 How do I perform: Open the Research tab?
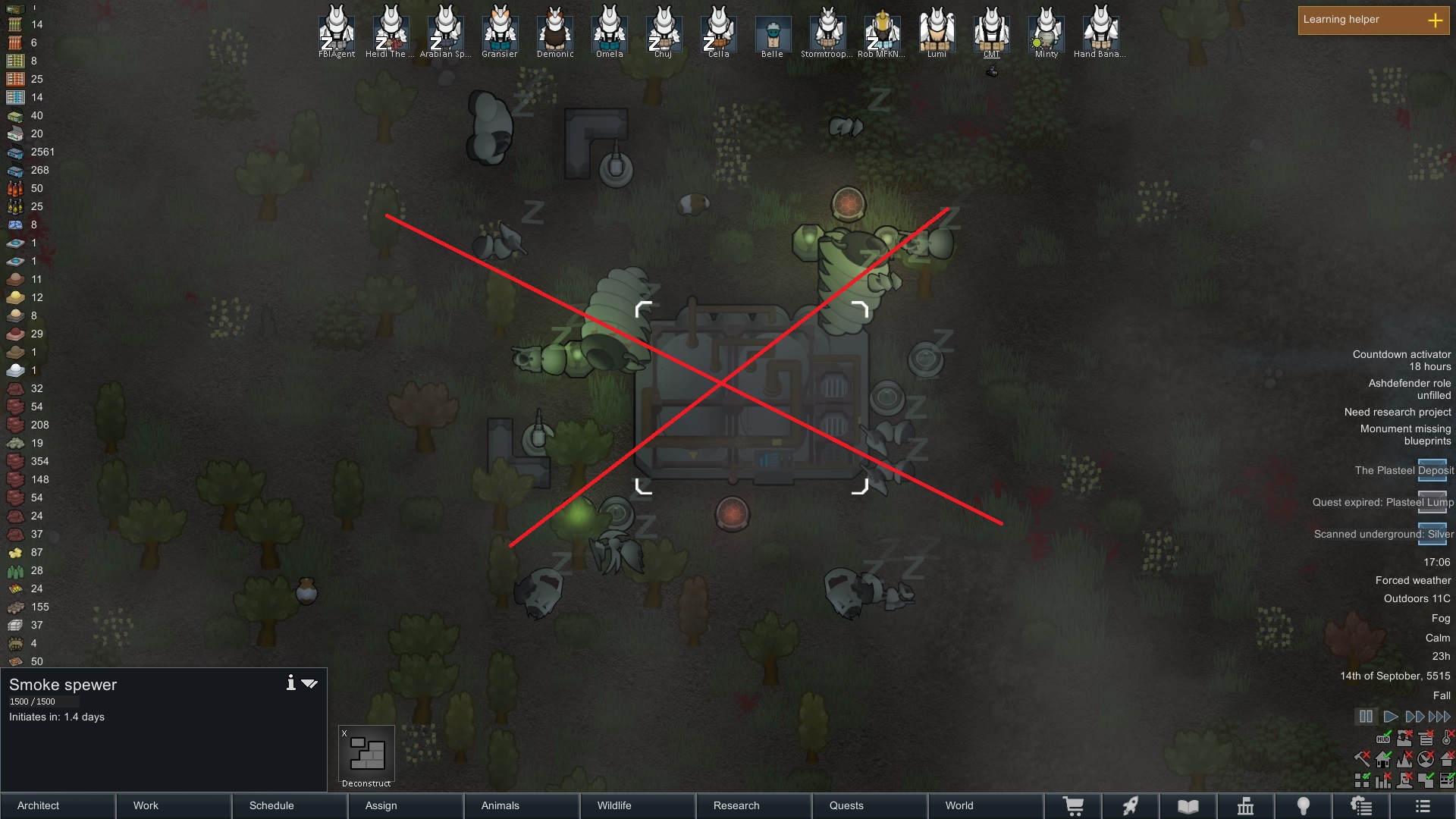click(x=753, y=805)
